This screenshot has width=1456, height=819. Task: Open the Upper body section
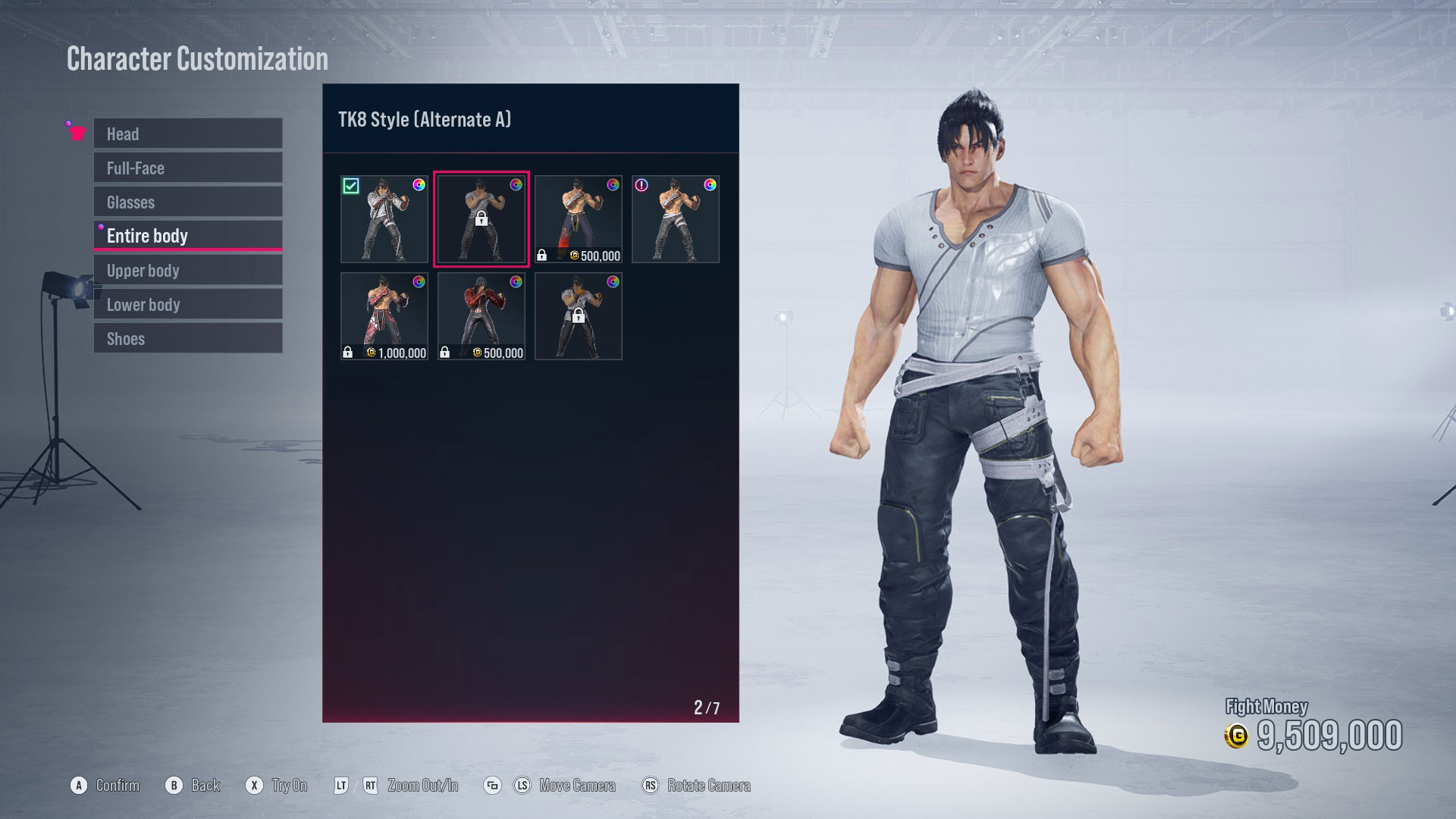click(187, 270)
